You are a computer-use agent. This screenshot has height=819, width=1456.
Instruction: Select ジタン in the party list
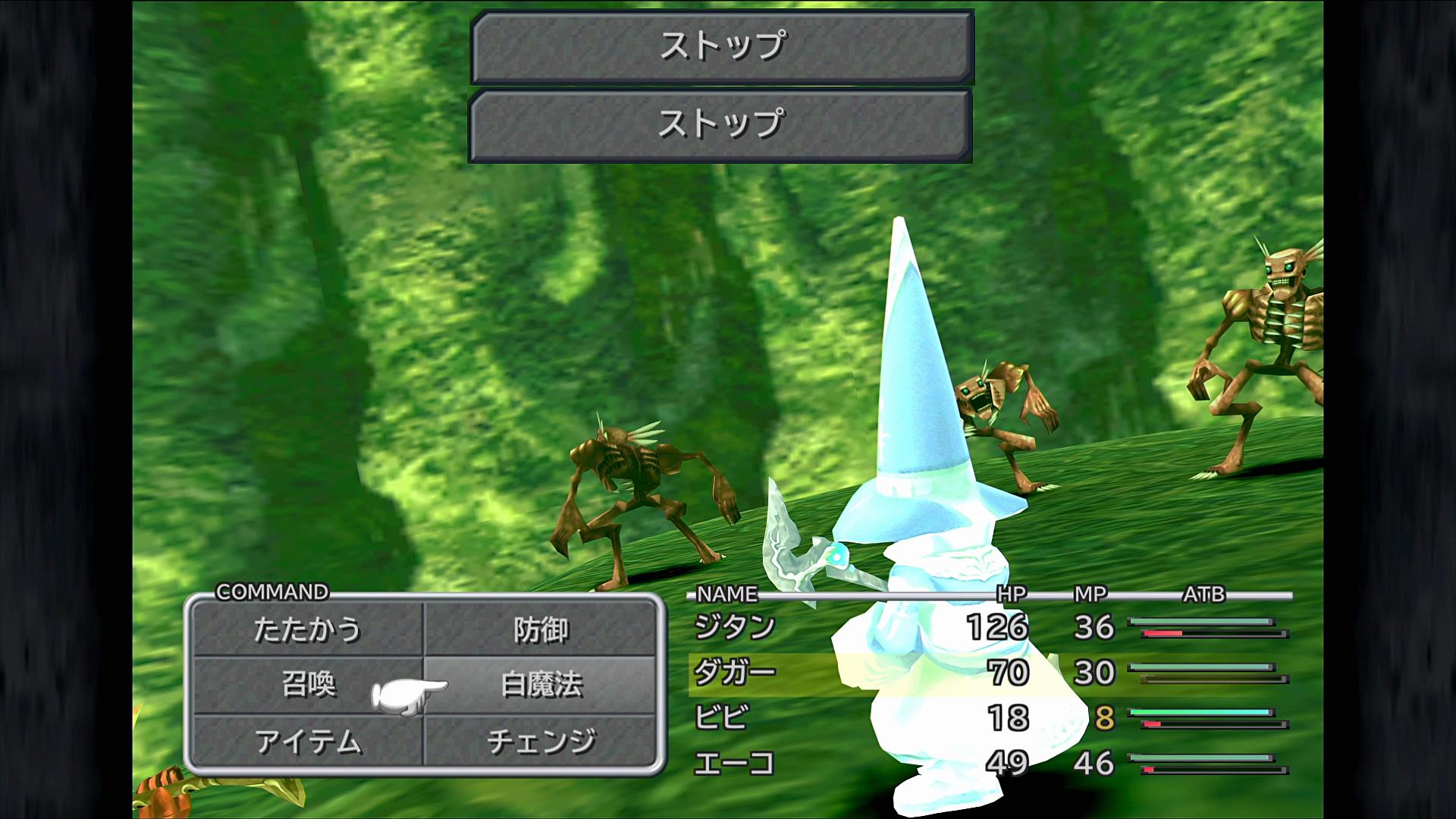tap(734, 627)
